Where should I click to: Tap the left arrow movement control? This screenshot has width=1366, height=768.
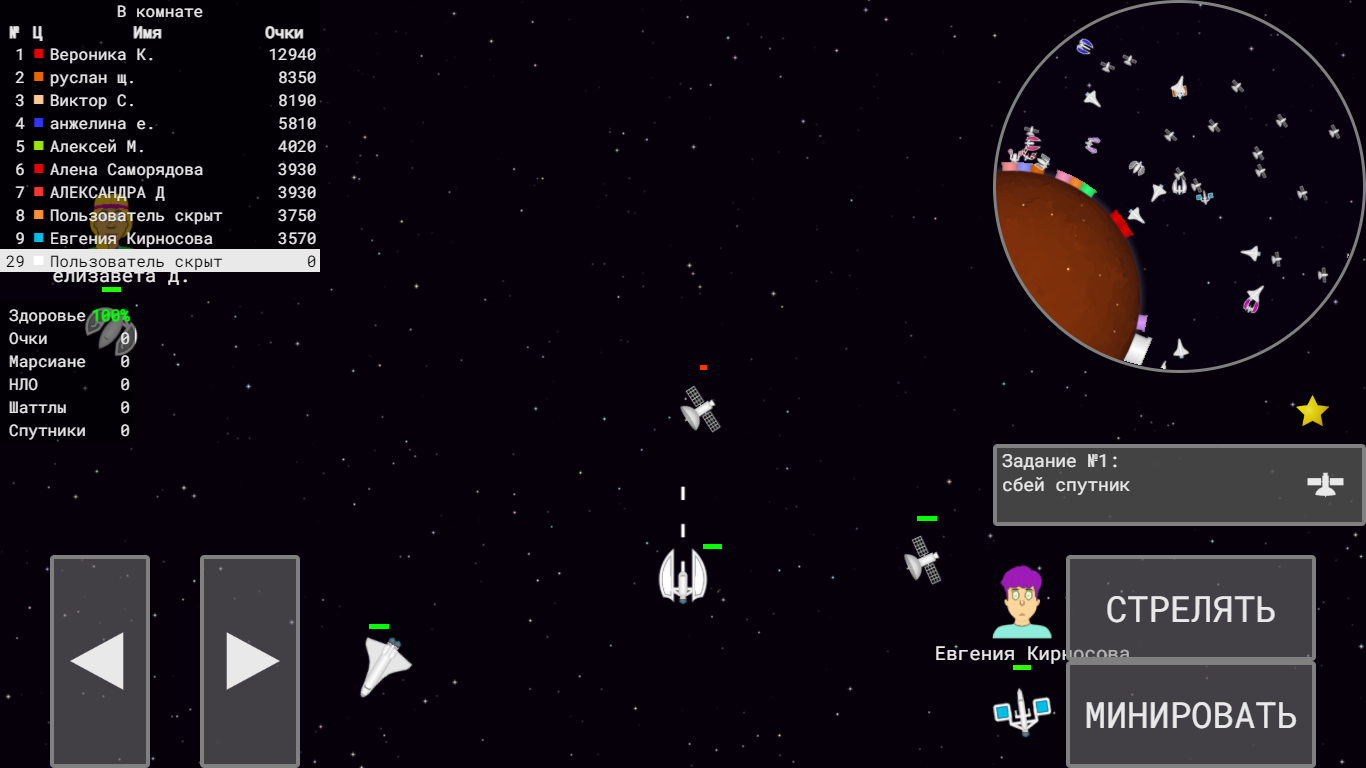pos(99,660)
